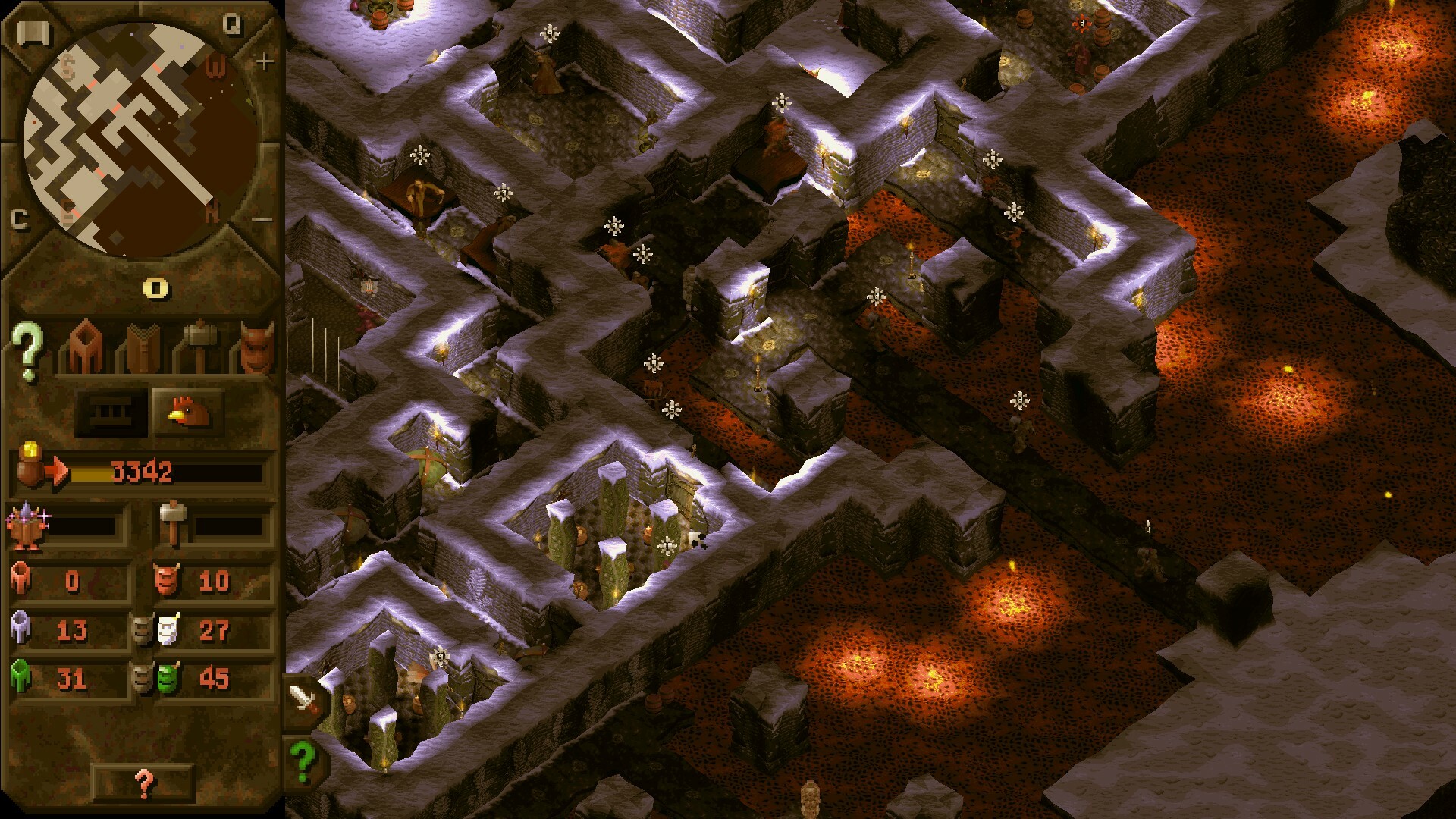Open the Rooms panel tab
The height and width of the screenshot is (819, 1456).
coord(83,345)
